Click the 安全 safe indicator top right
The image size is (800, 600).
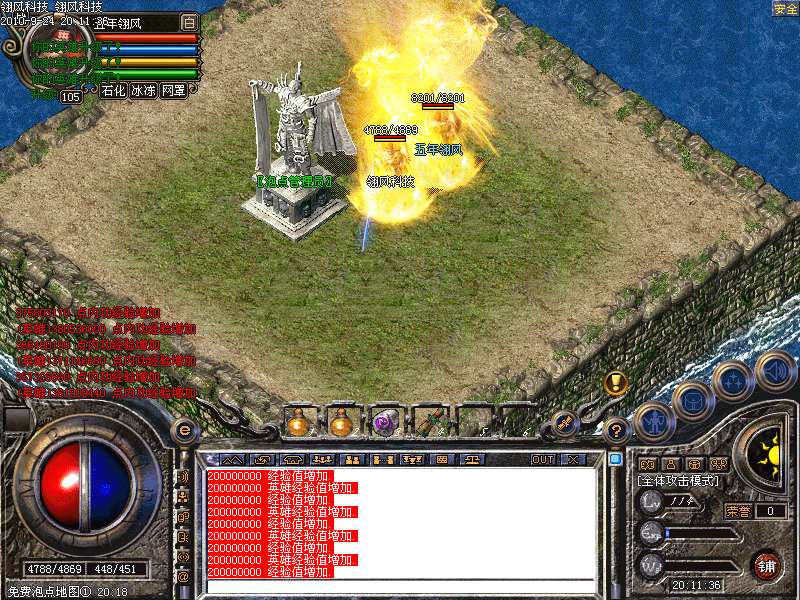coord(785,8)
